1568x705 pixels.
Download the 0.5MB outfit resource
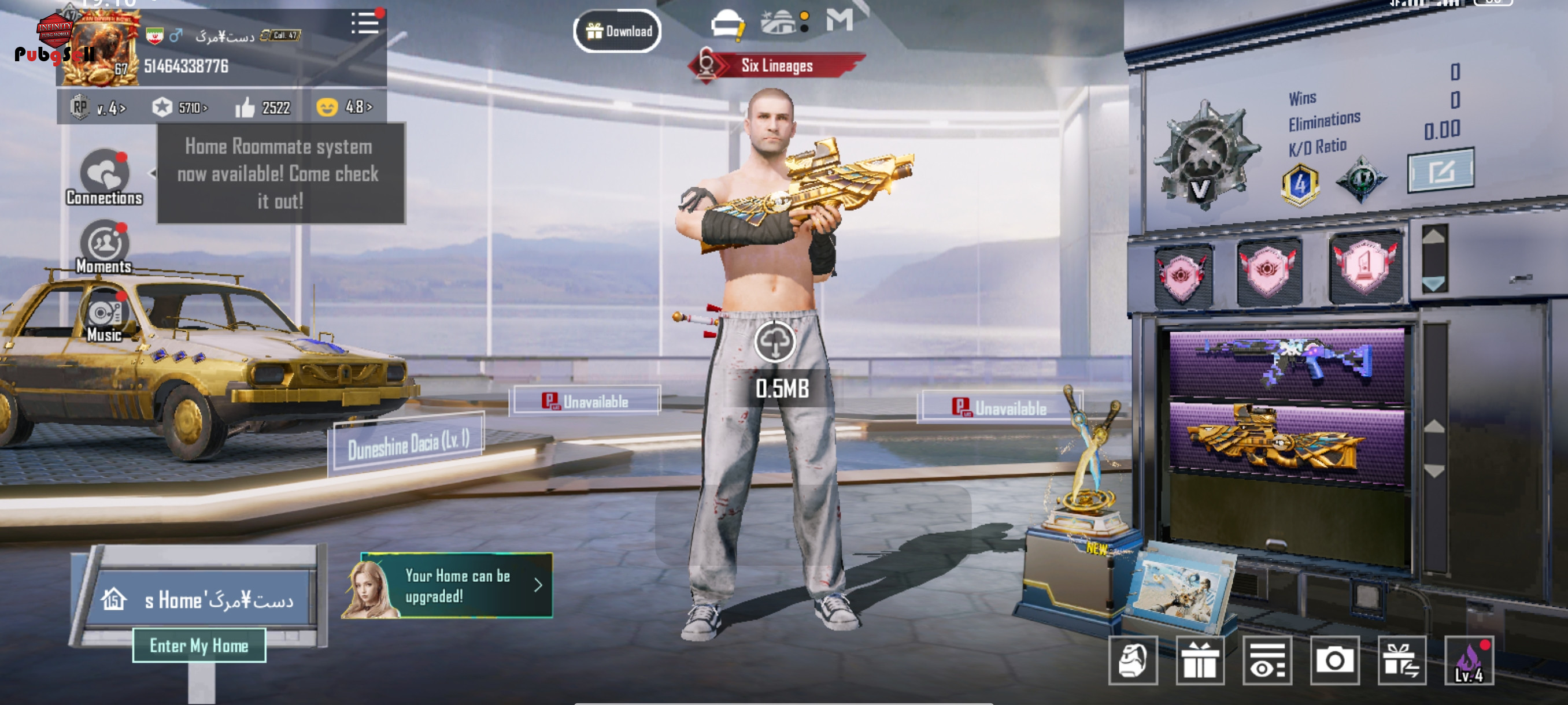[x=774, y=343]
